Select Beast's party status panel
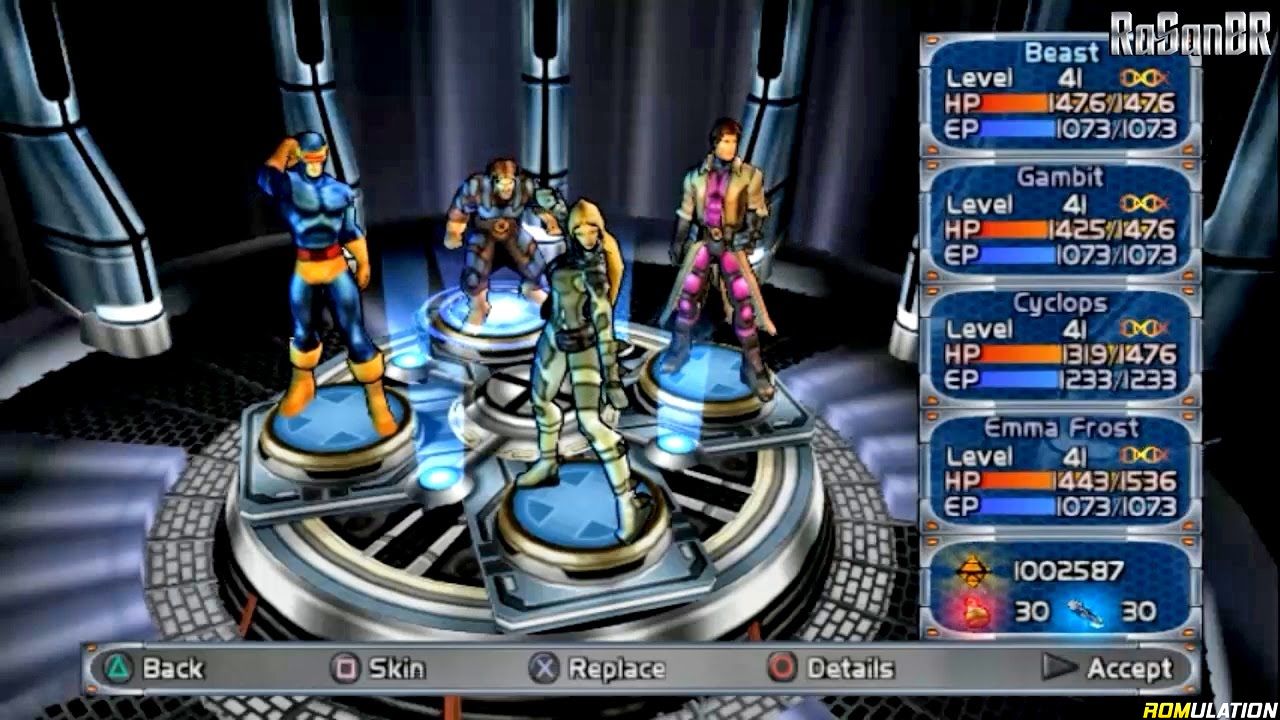Viewport: 1280px width, 720px height. coord(1060,91)
